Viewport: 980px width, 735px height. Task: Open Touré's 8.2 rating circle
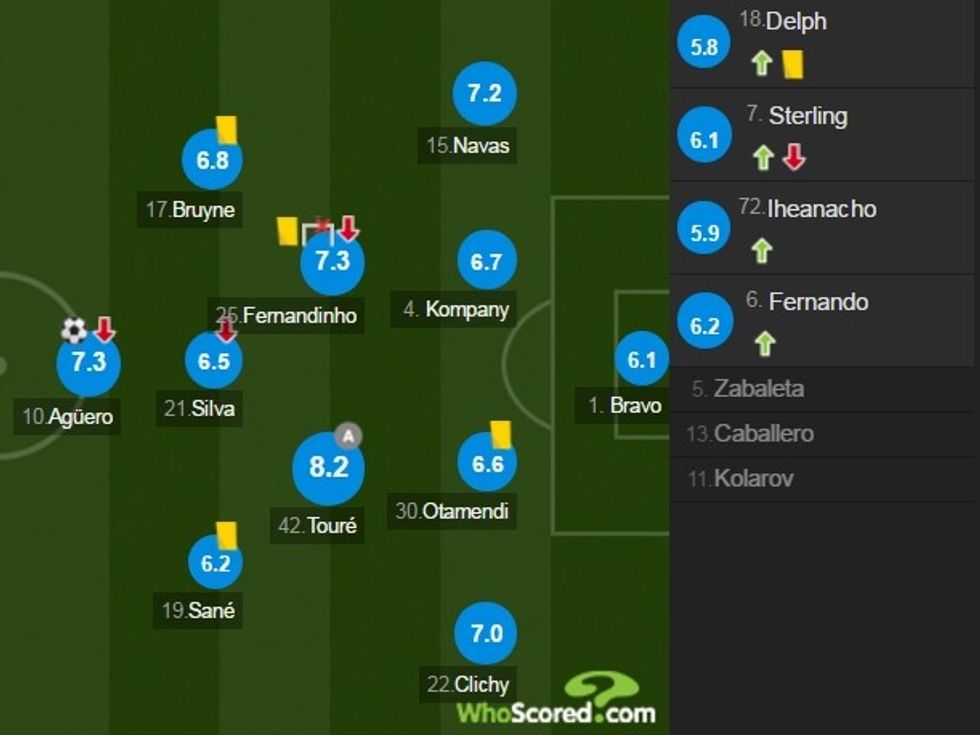(x=328, y=467)
